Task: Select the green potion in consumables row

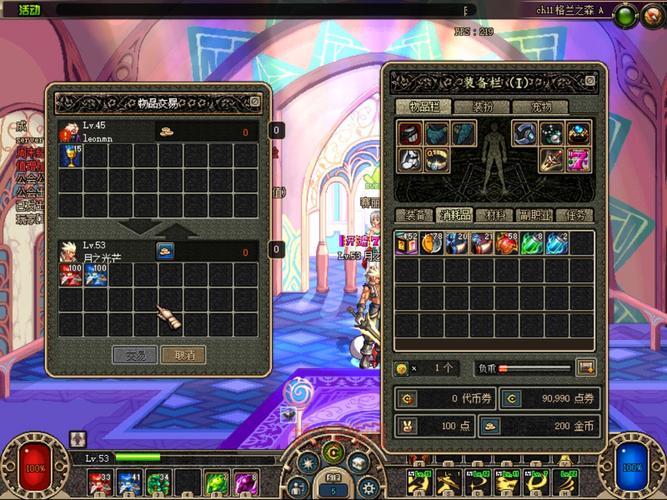Action: (x=531, y=244)
